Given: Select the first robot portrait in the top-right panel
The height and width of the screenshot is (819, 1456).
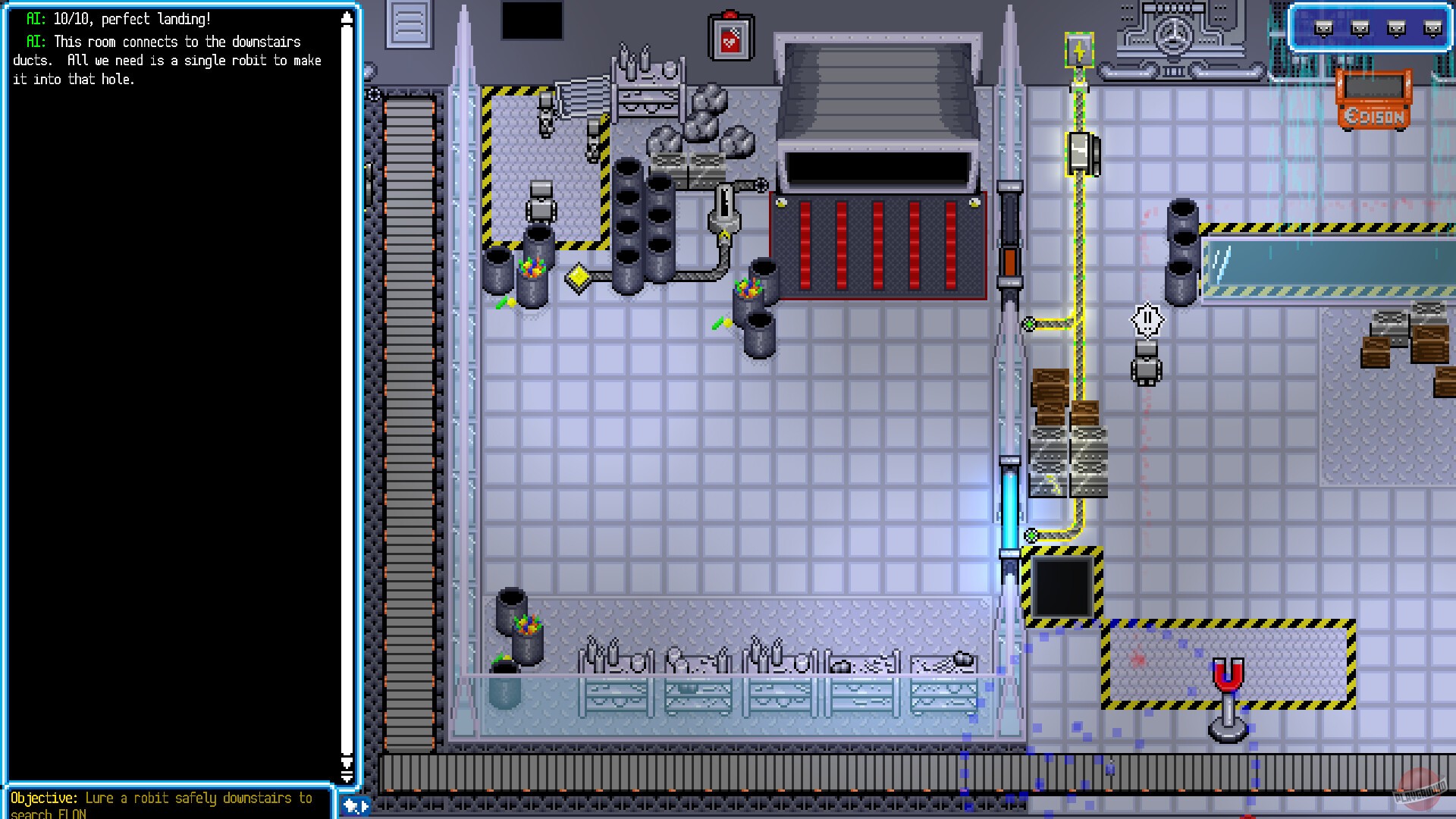Looking at the screenshot, I should [1323, 27].
